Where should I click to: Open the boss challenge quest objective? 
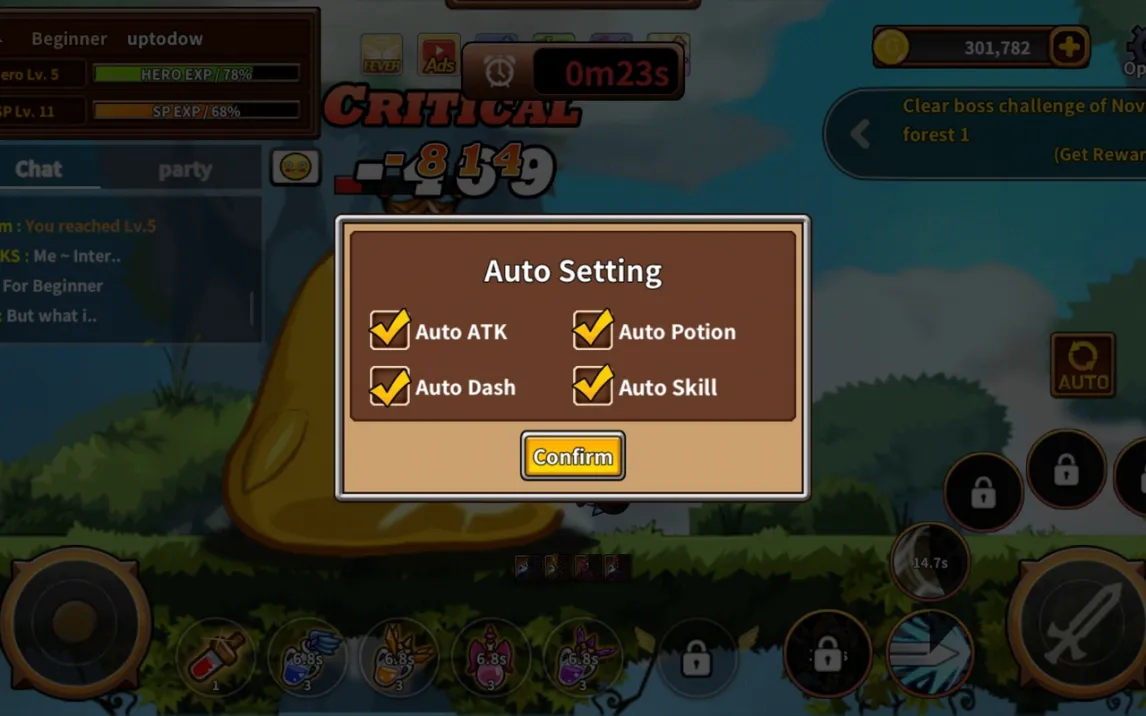(x=1010, y=120)
